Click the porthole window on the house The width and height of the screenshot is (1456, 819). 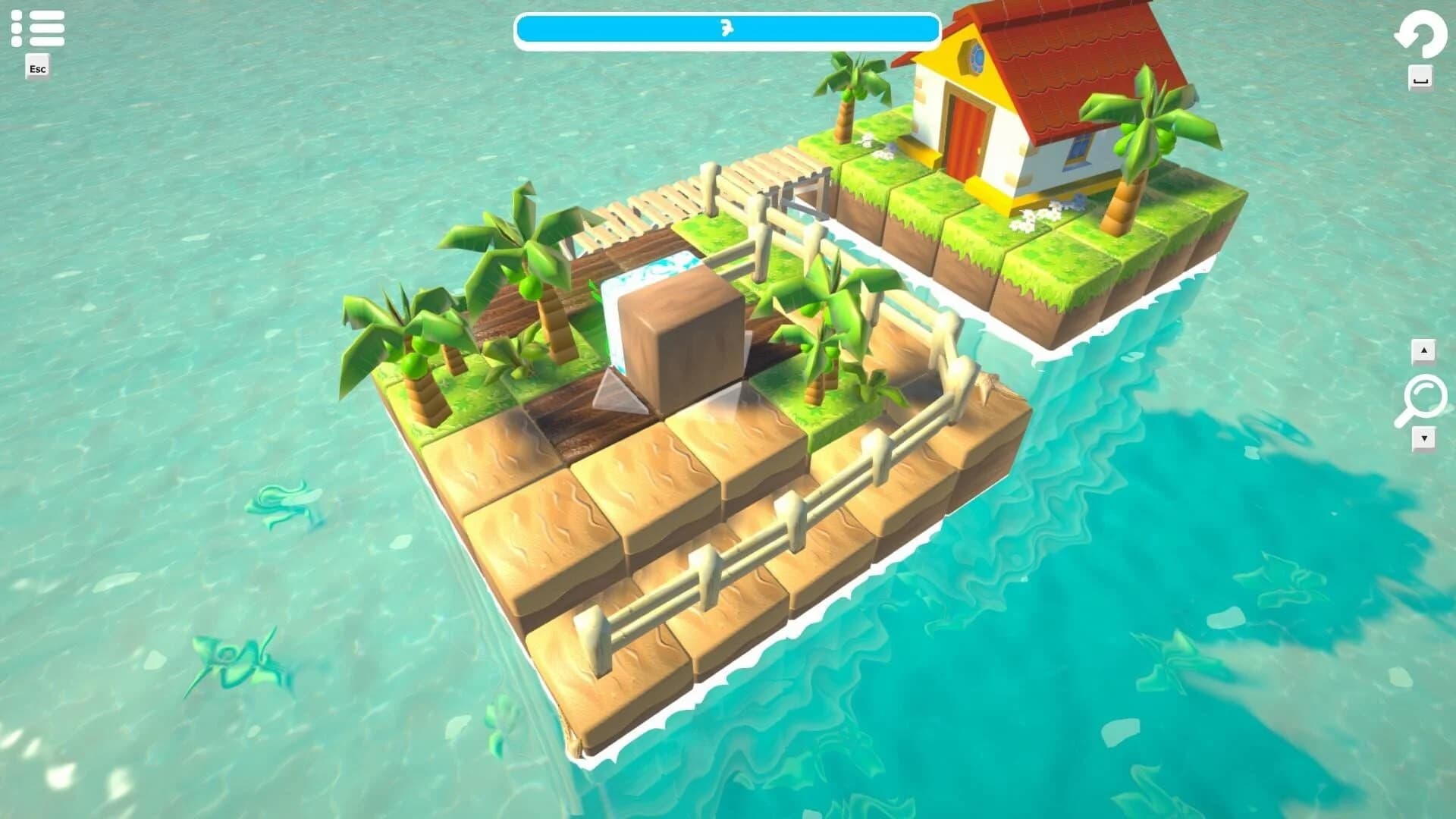975,57
